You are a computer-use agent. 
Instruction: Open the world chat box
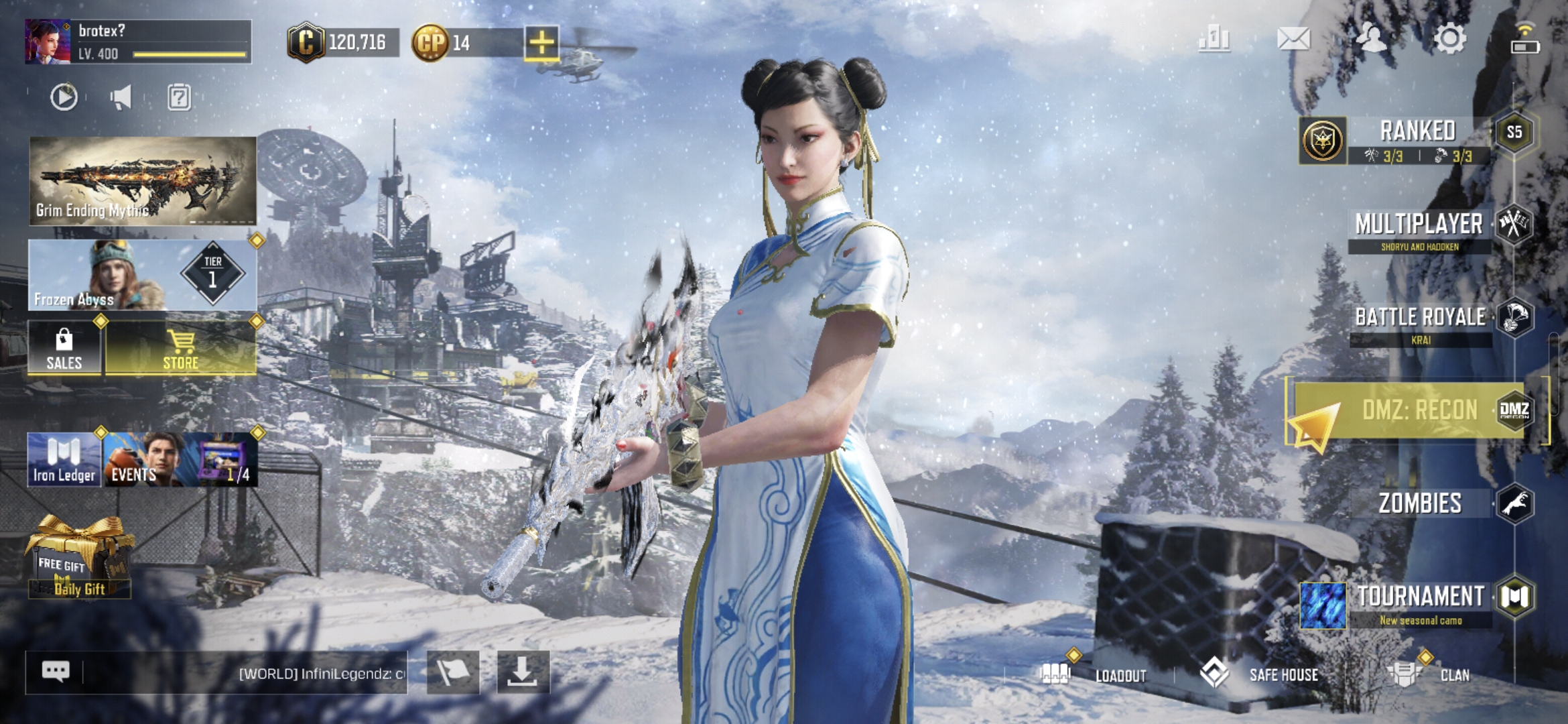(241, 672)
